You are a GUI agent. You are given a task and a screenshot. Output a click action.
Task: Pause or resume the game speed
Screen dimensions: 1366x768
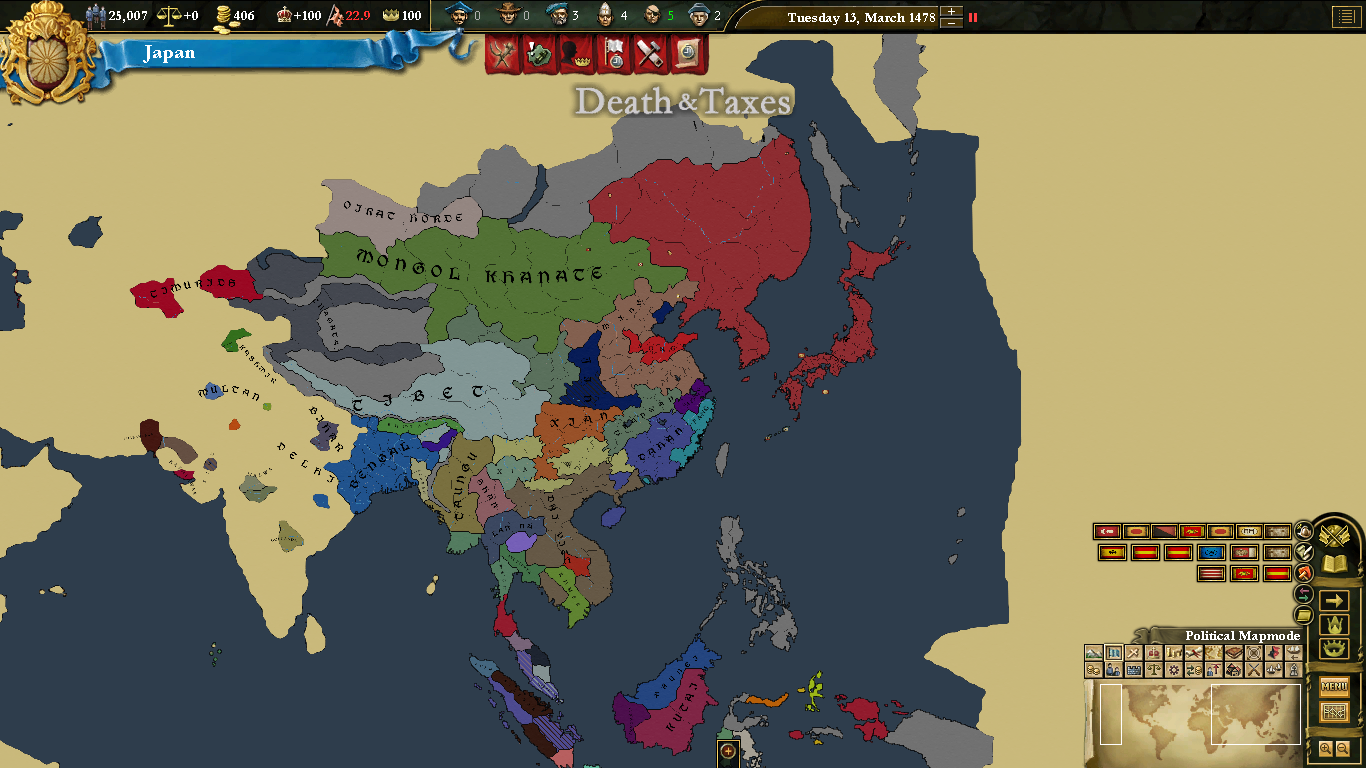(973, 17)
